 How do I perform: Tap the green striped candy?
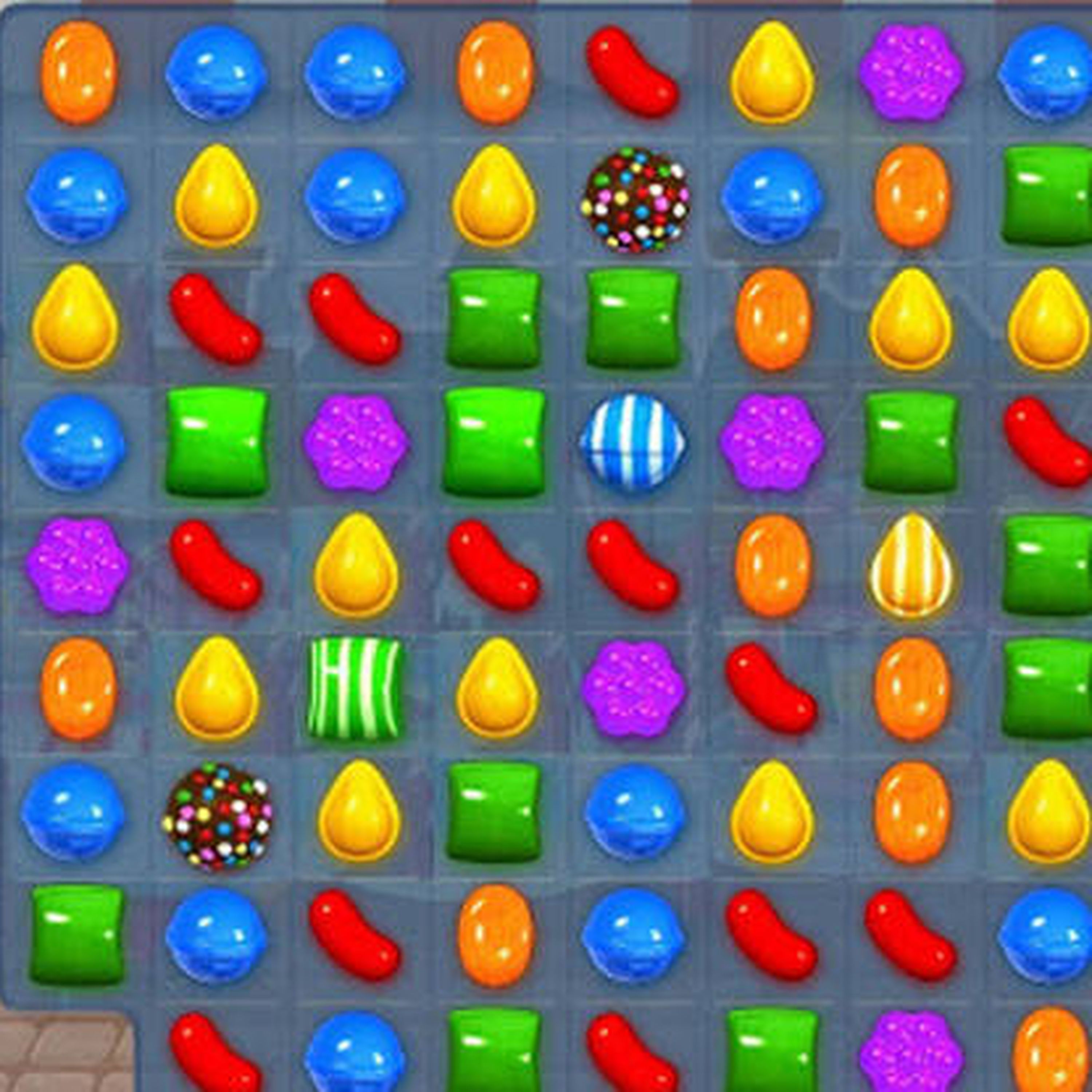[355, 688]
